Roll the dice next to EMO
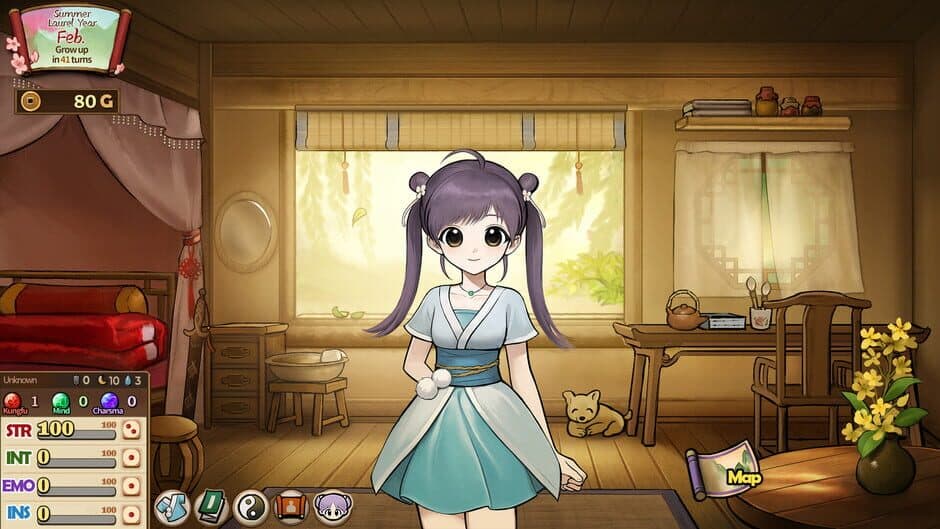Screen dimensions: 940x529 (x=132, y=486)
